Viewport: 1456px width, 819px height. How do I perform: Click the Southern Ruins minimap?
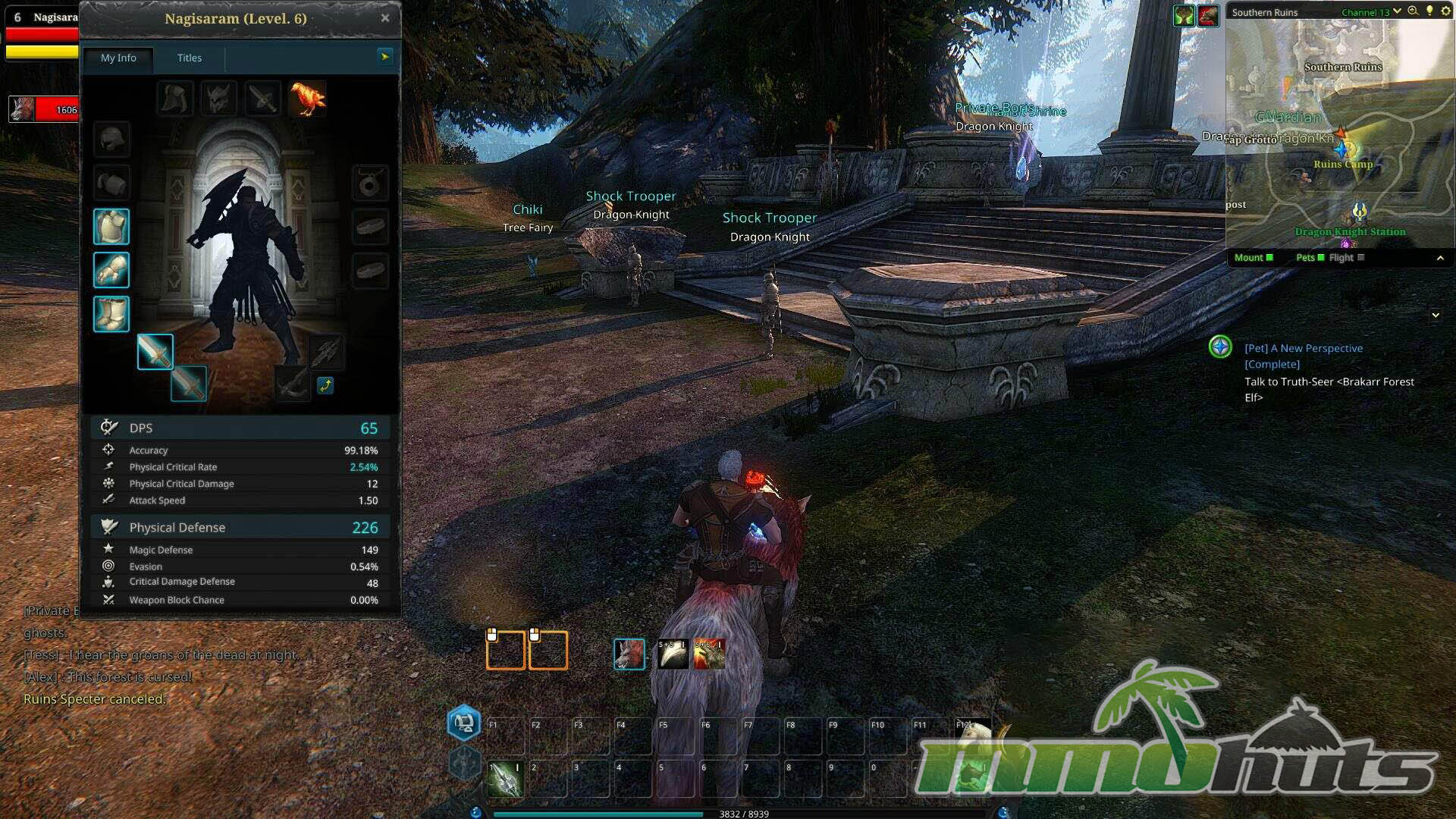[x=1340, y=136]
